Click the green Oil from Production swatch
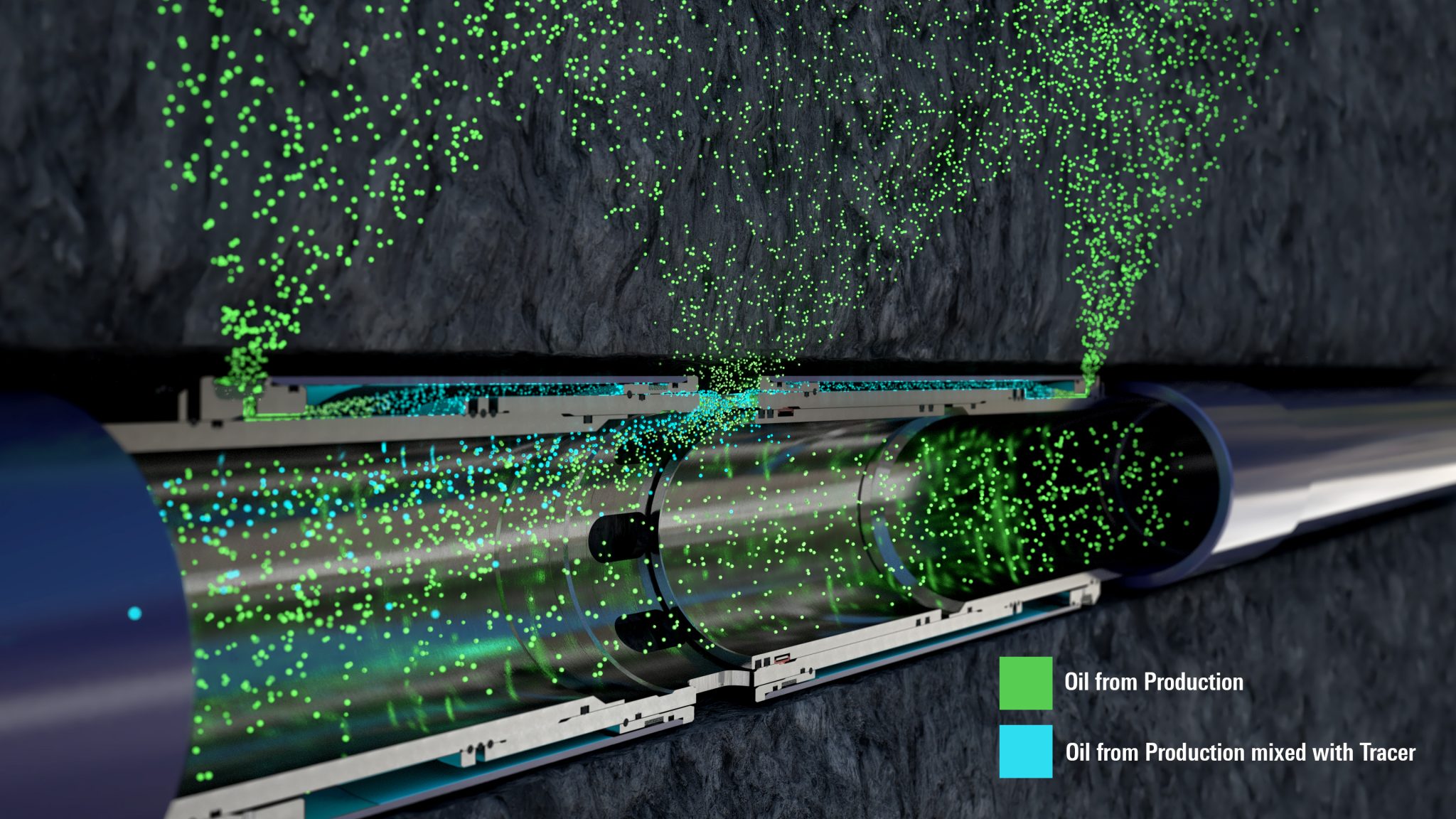Image resolution: width=1456 pixels, height=819 pixels. 1025,682
